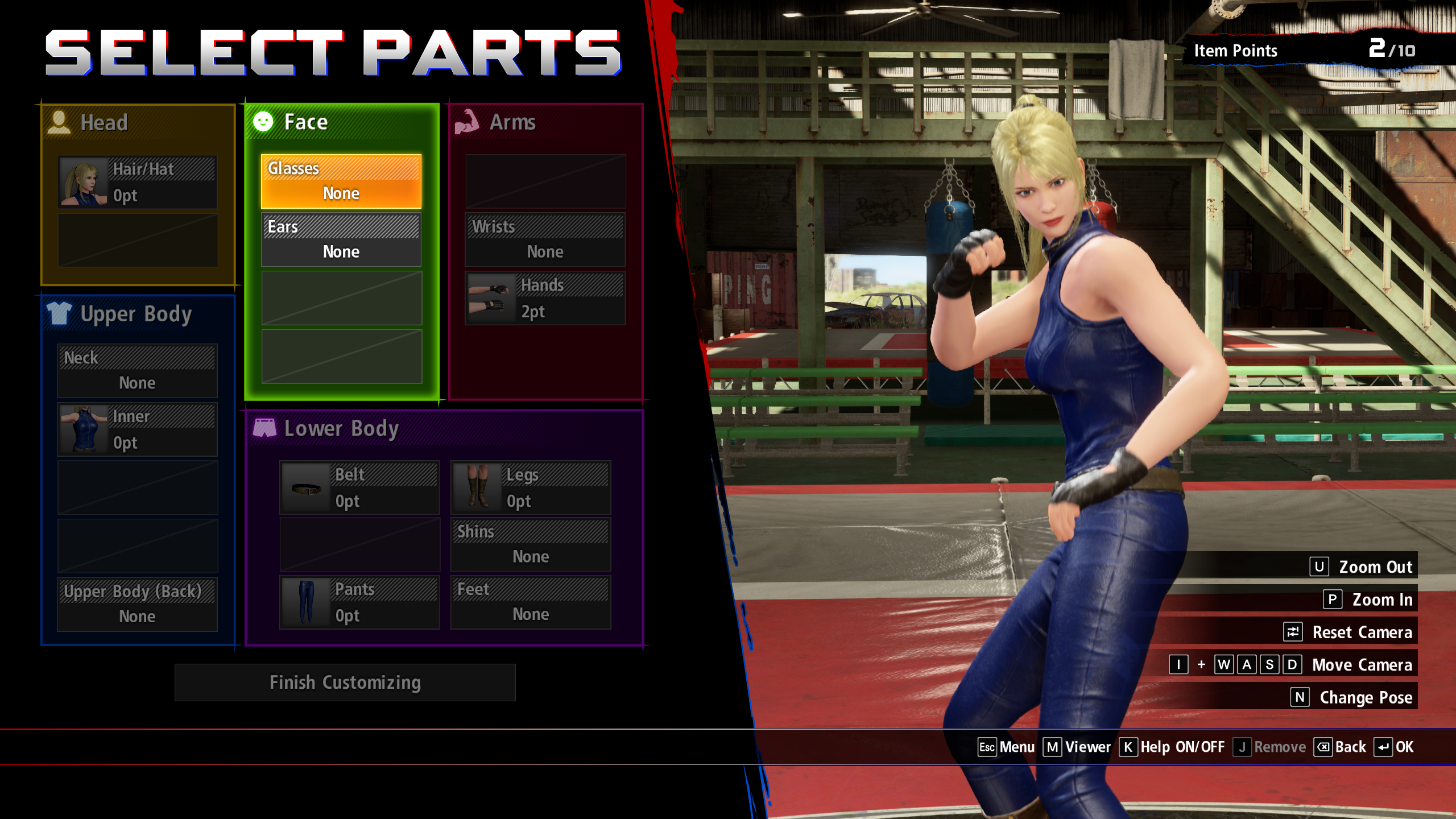Toggle Help ON/OFF
1456x819 pixels.
(1172, 747)
